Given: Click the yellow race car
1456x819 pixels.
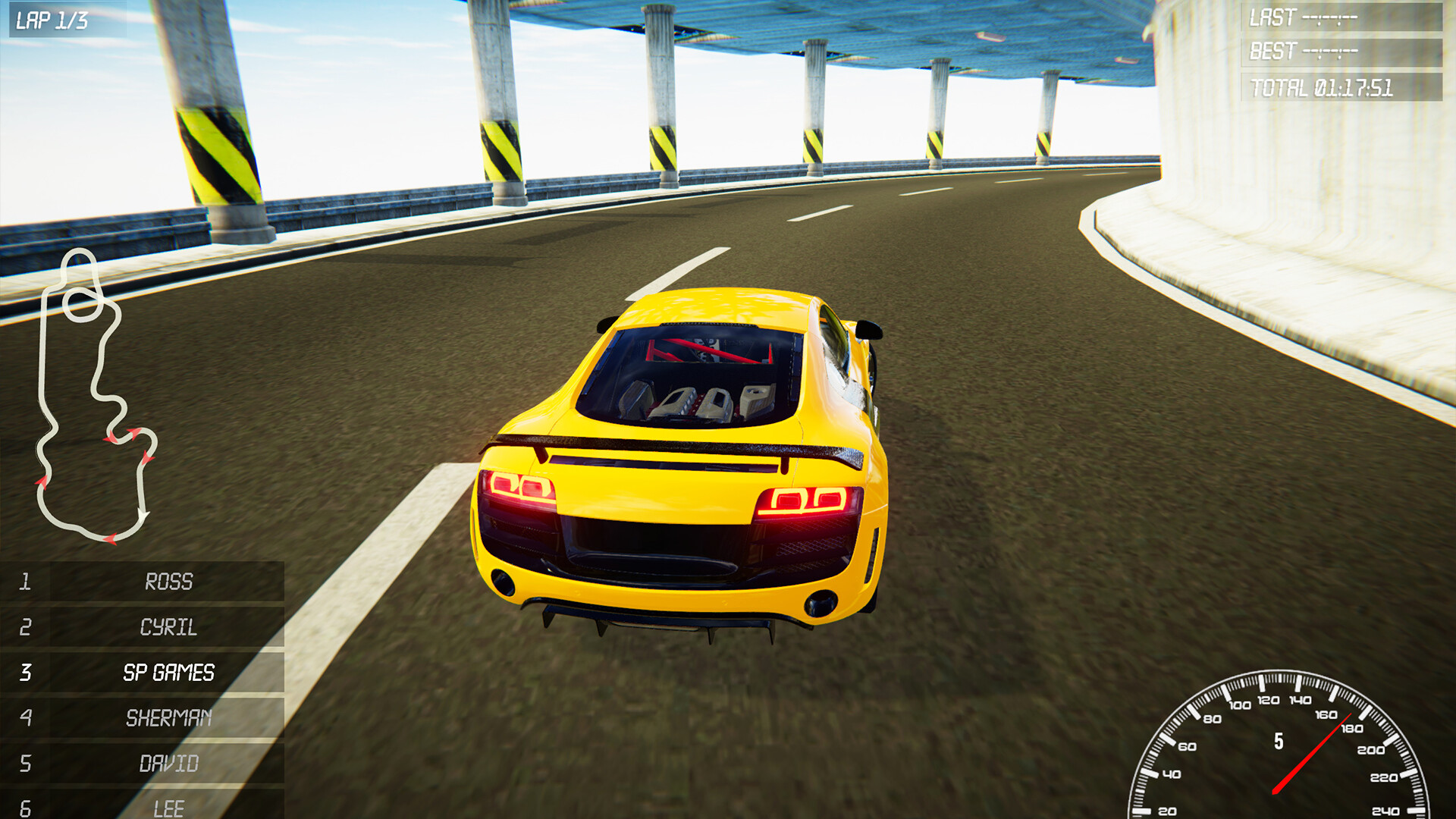Looking at the screenshot, I should tap(682, 470).
